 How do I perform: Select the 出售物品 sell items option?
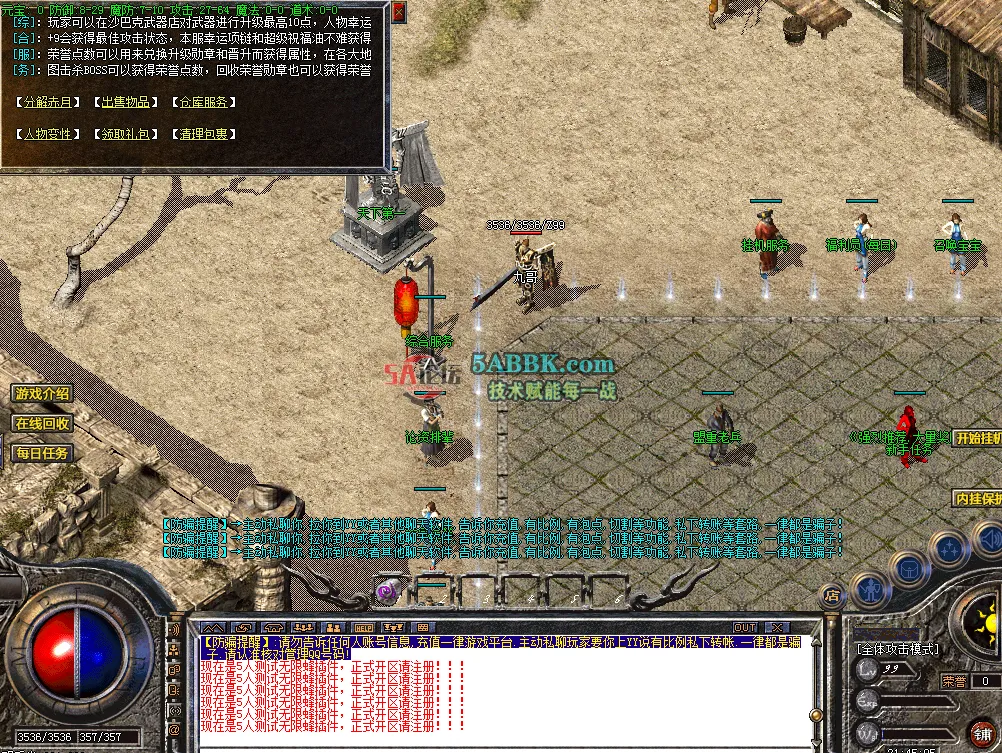(125, 102)
